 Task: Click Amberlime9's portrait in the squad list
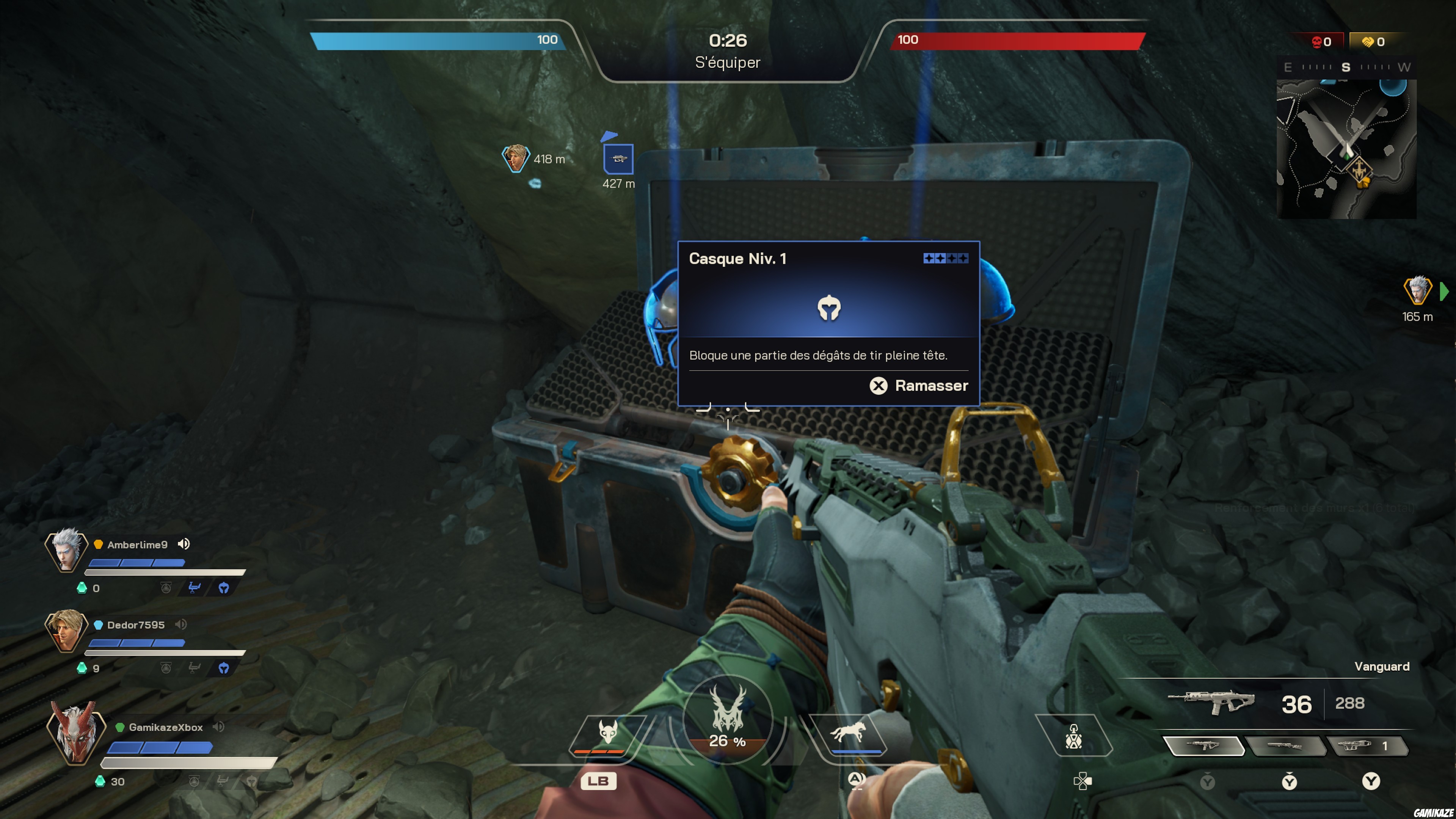click(66, 549)
